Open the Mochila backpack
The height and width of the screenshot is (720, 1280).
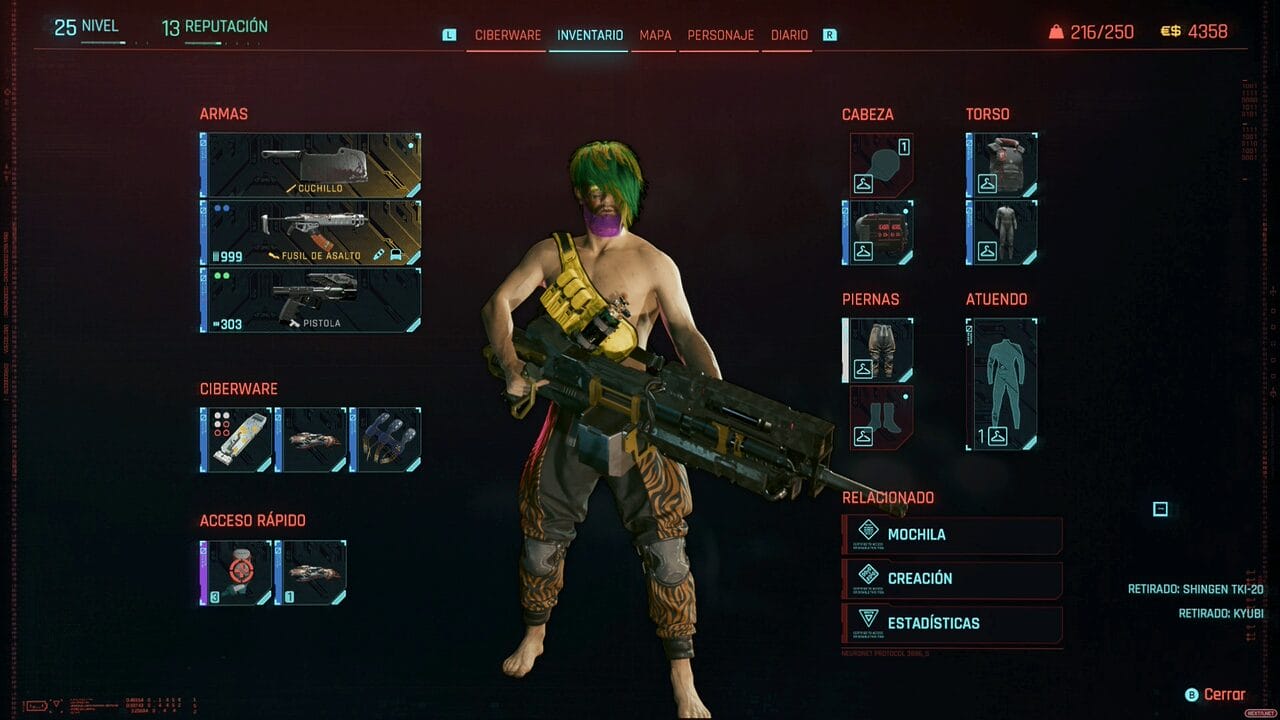pyautogui.click(x=952, y=535)
